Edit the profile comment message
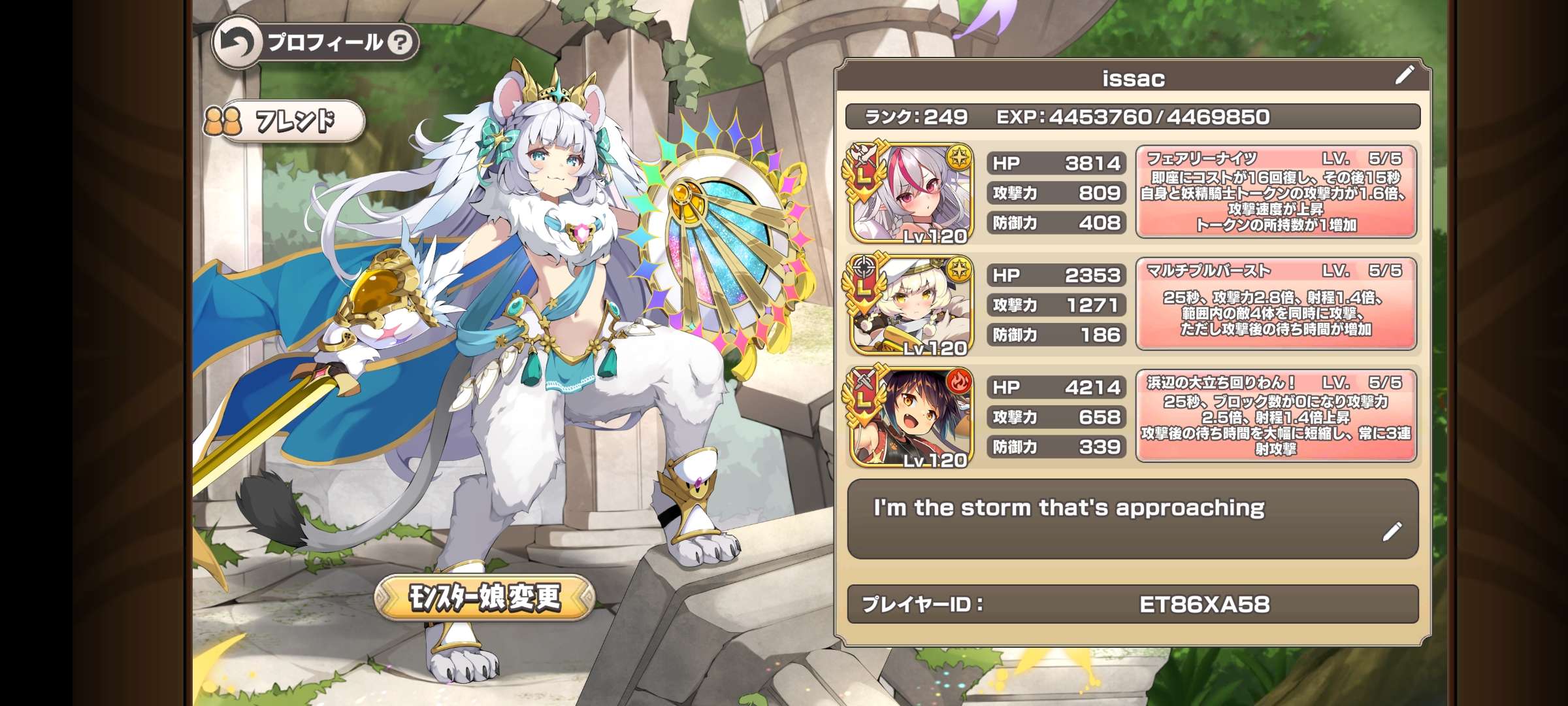1568x706 pixels. click(x=1392, y=531)
